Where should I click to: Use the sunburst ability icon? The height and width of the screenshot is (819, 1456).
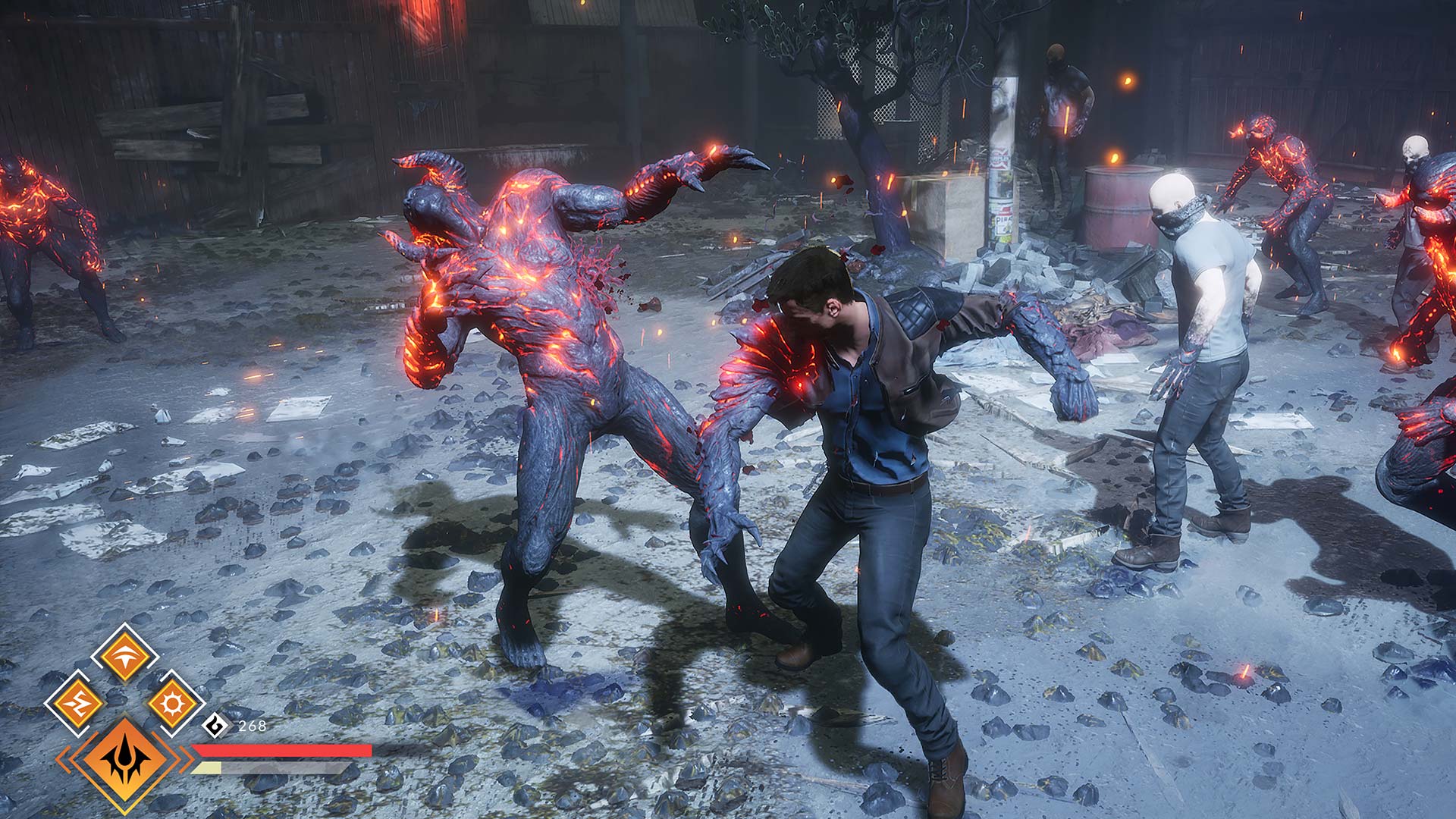[172, 703]
